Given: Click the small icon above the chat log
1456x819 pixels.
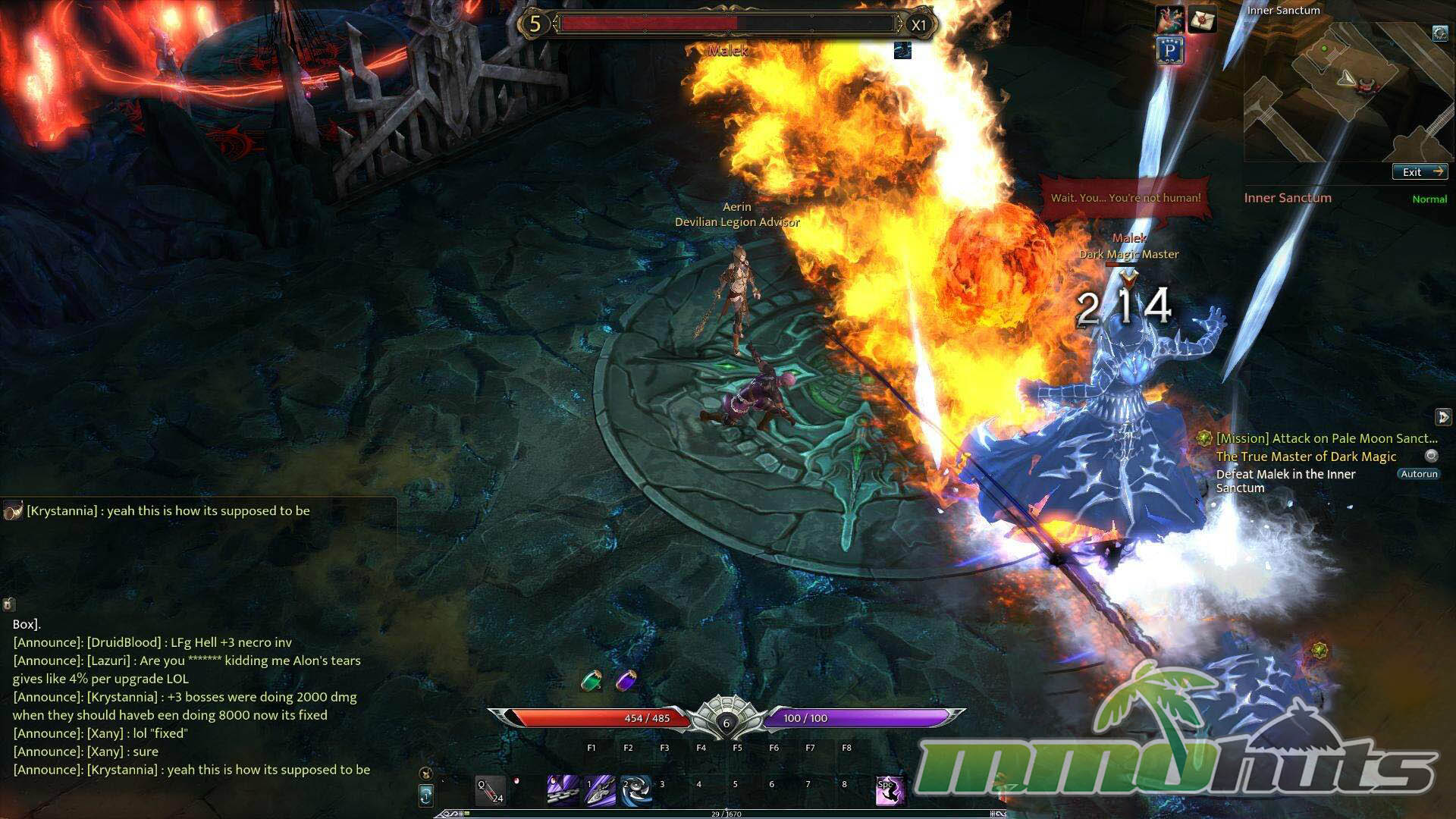Looking at the screenshot, I should pyautogui.click(x=9, y=604).
